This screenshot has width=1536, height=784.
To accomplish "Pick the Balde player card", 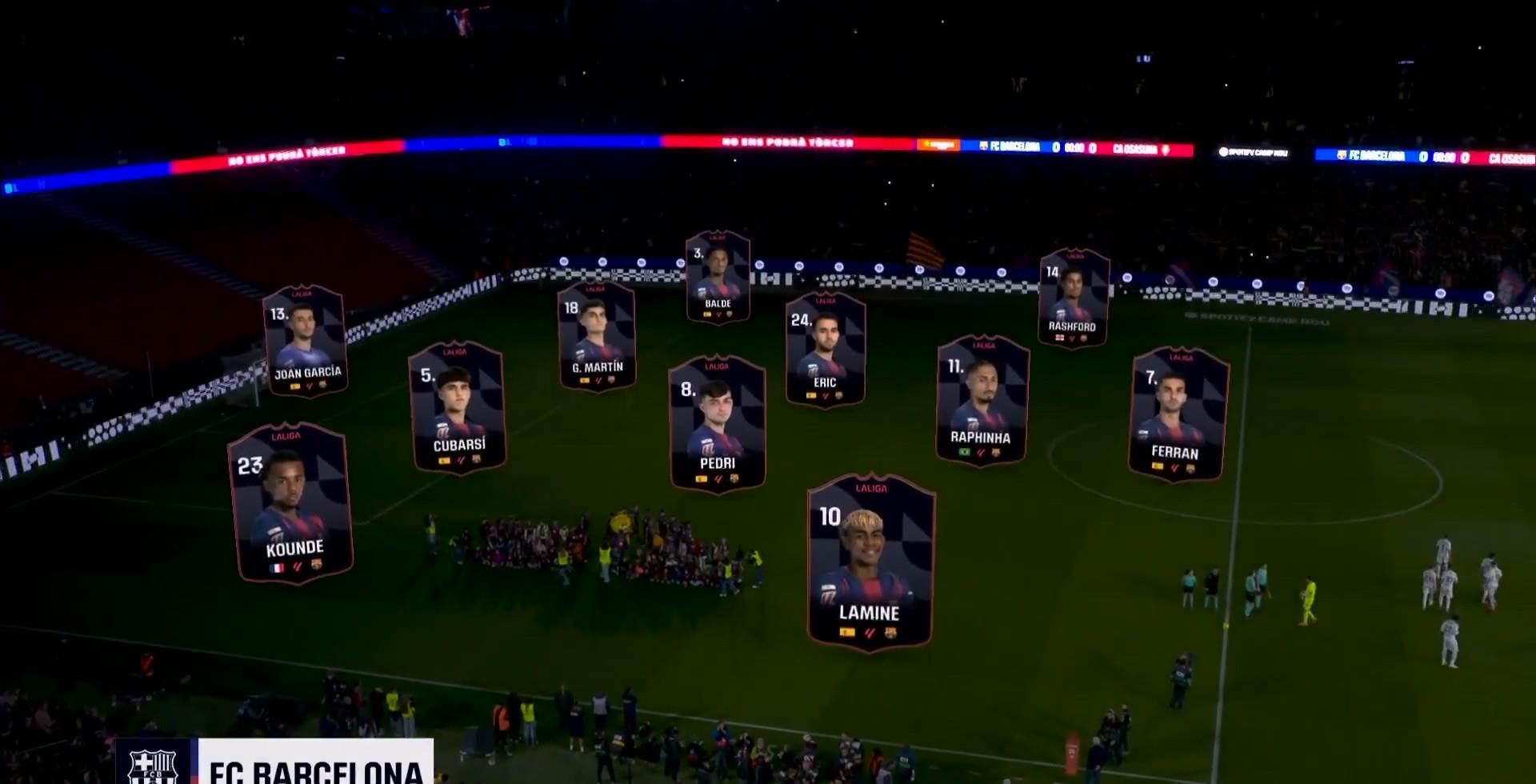I will click(718, 277).
